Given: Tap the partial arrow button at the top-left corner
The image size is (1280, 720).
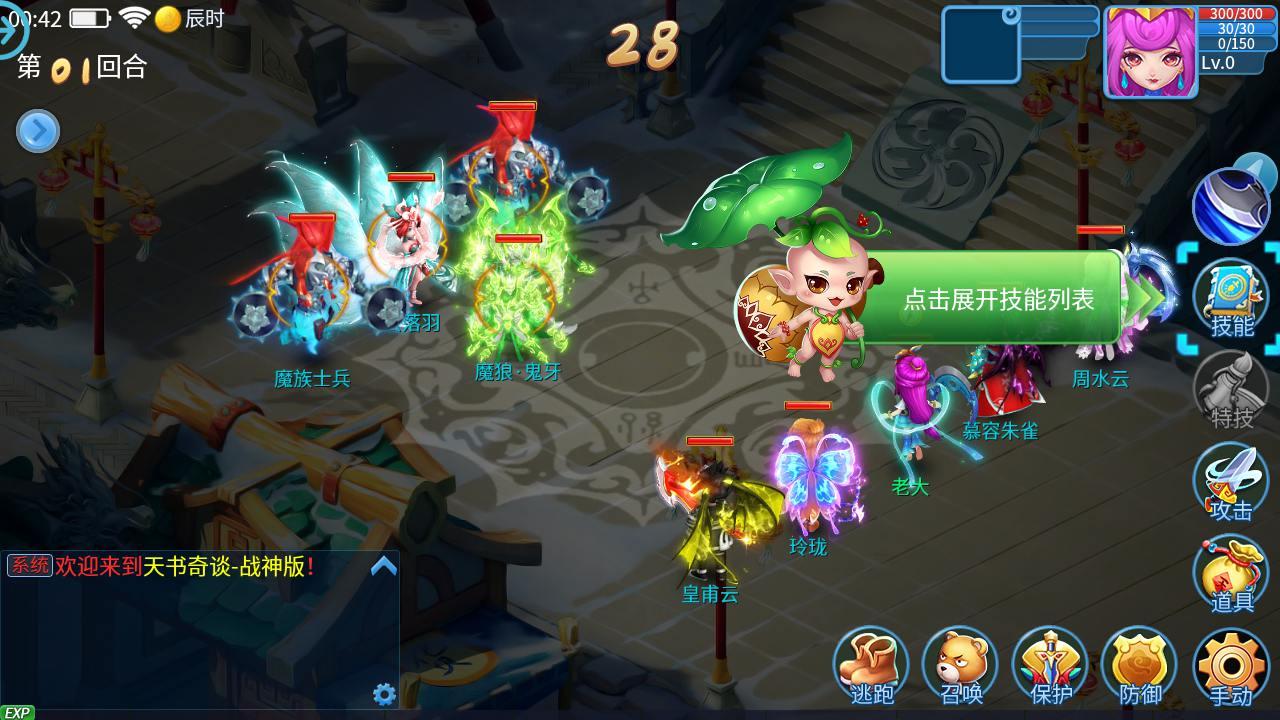Looking at the screenshot, I should pos(12,32).
